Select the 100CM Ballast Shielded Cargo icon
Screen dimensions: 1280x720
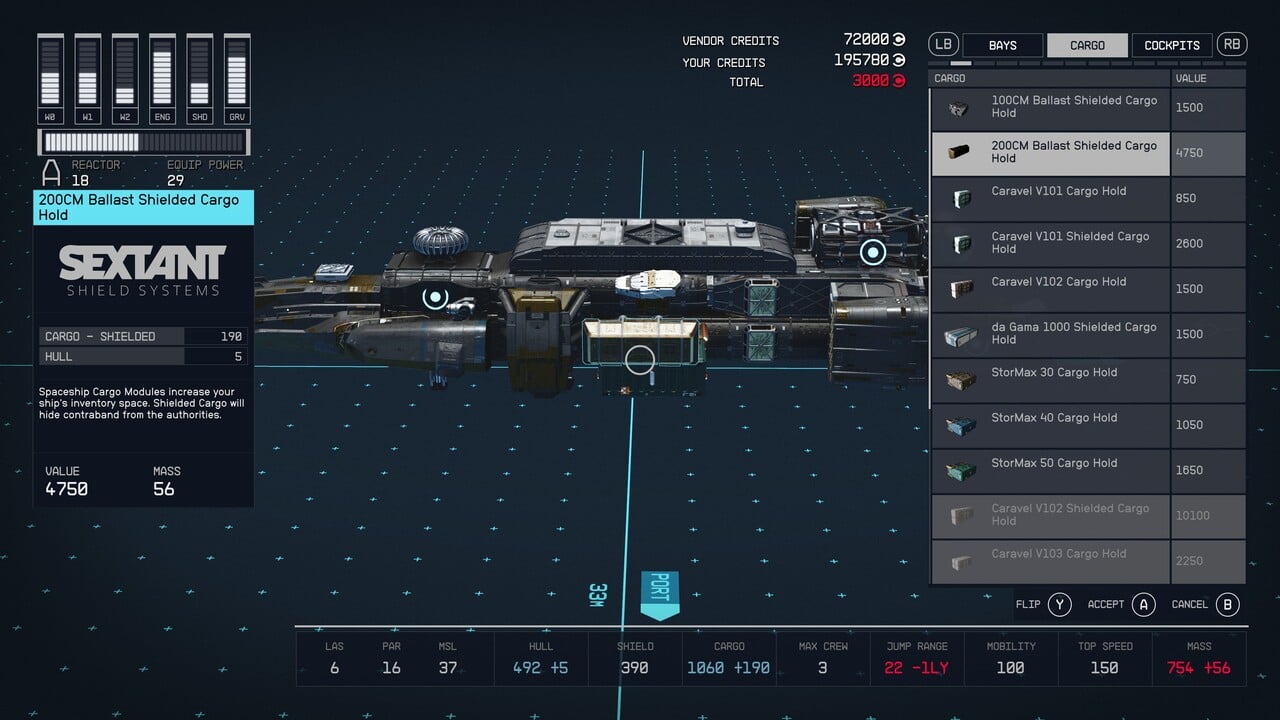click(x=959, y=108)
